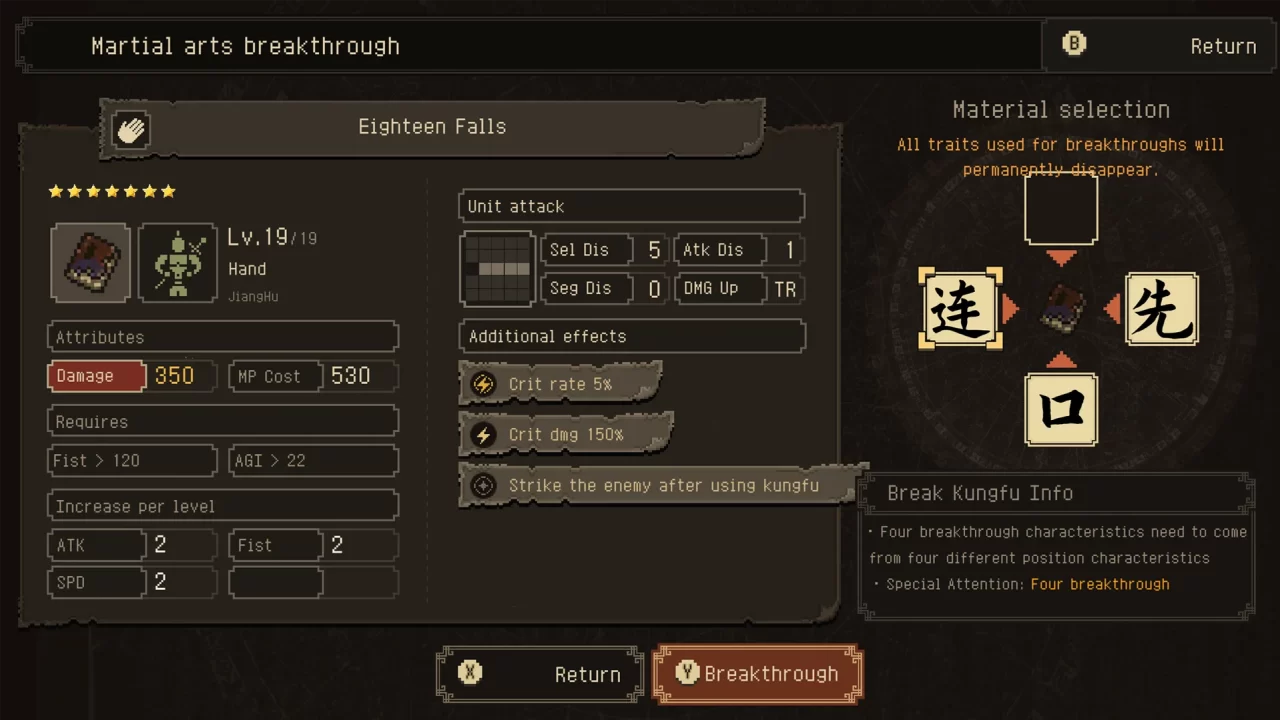The width and height of the screenshot is (1280, 720).
Task: Select the Strike the enemy effect
Action: [x=660, y=486]
